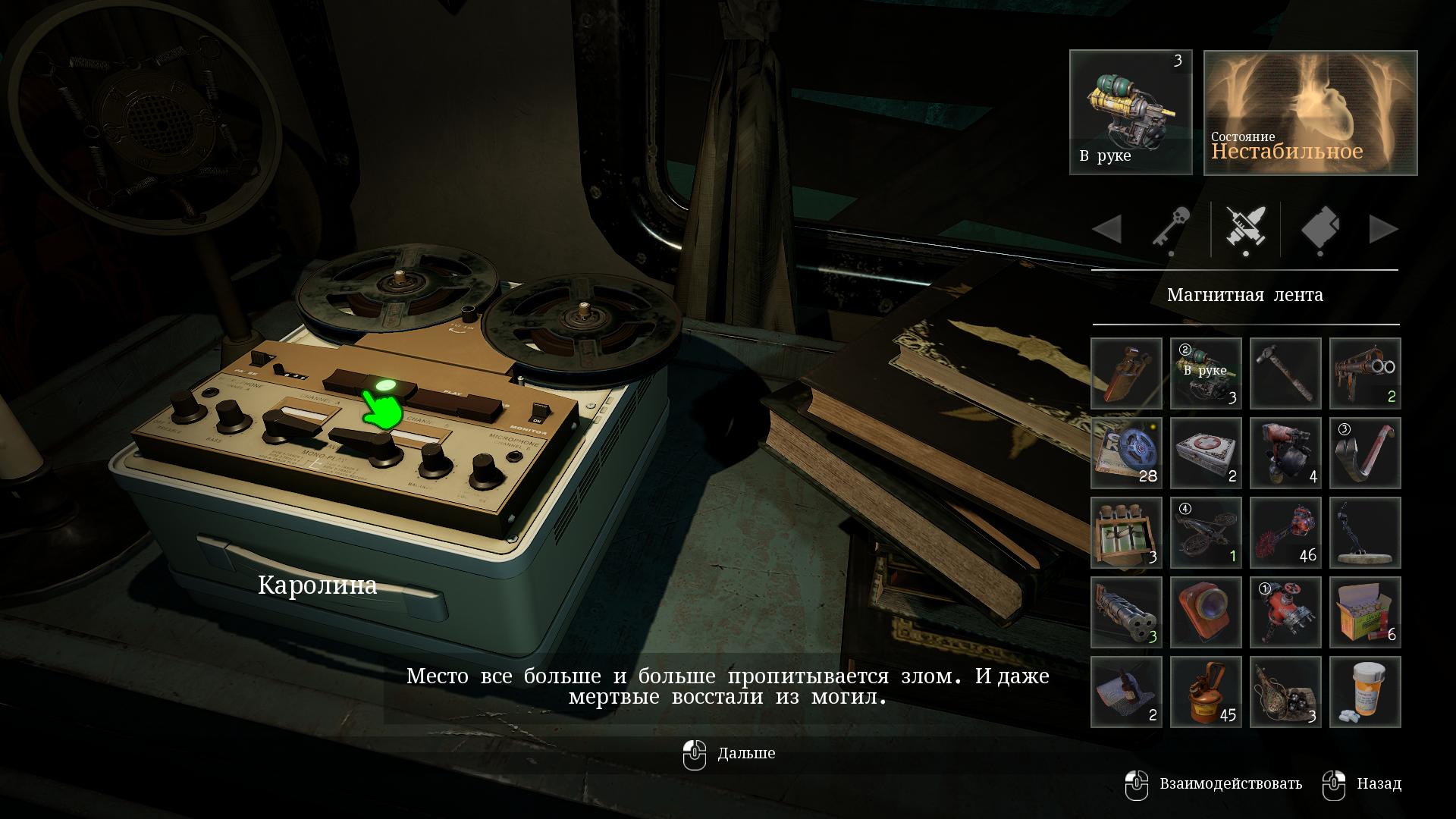The width and height of the screenshot is (1456, 819).
Task: Select the orange flashlight lamp slot
Action: pyautogui.click(x=1206, y=612)
